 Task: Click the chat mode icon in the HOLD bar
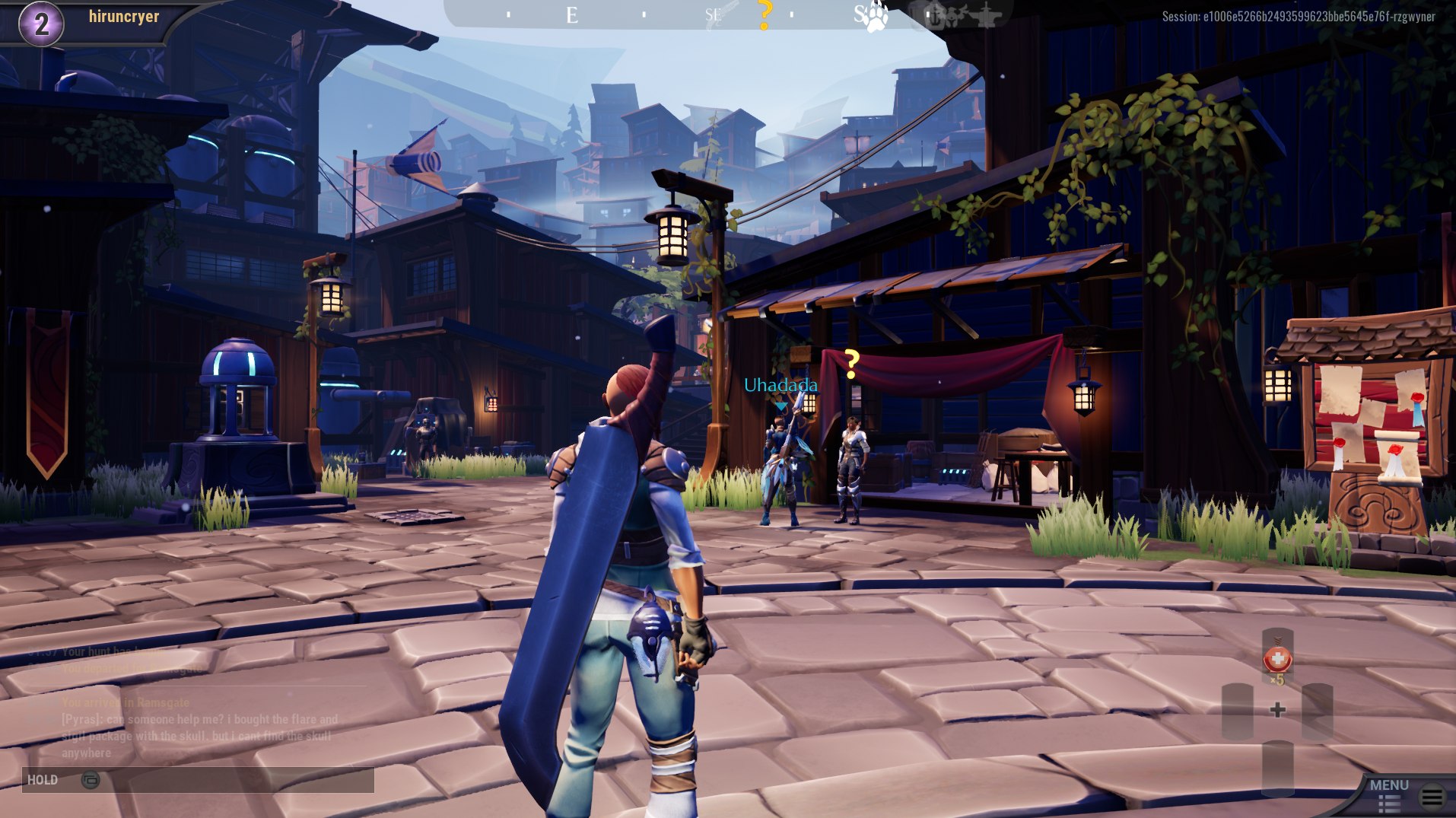(91, 779)
